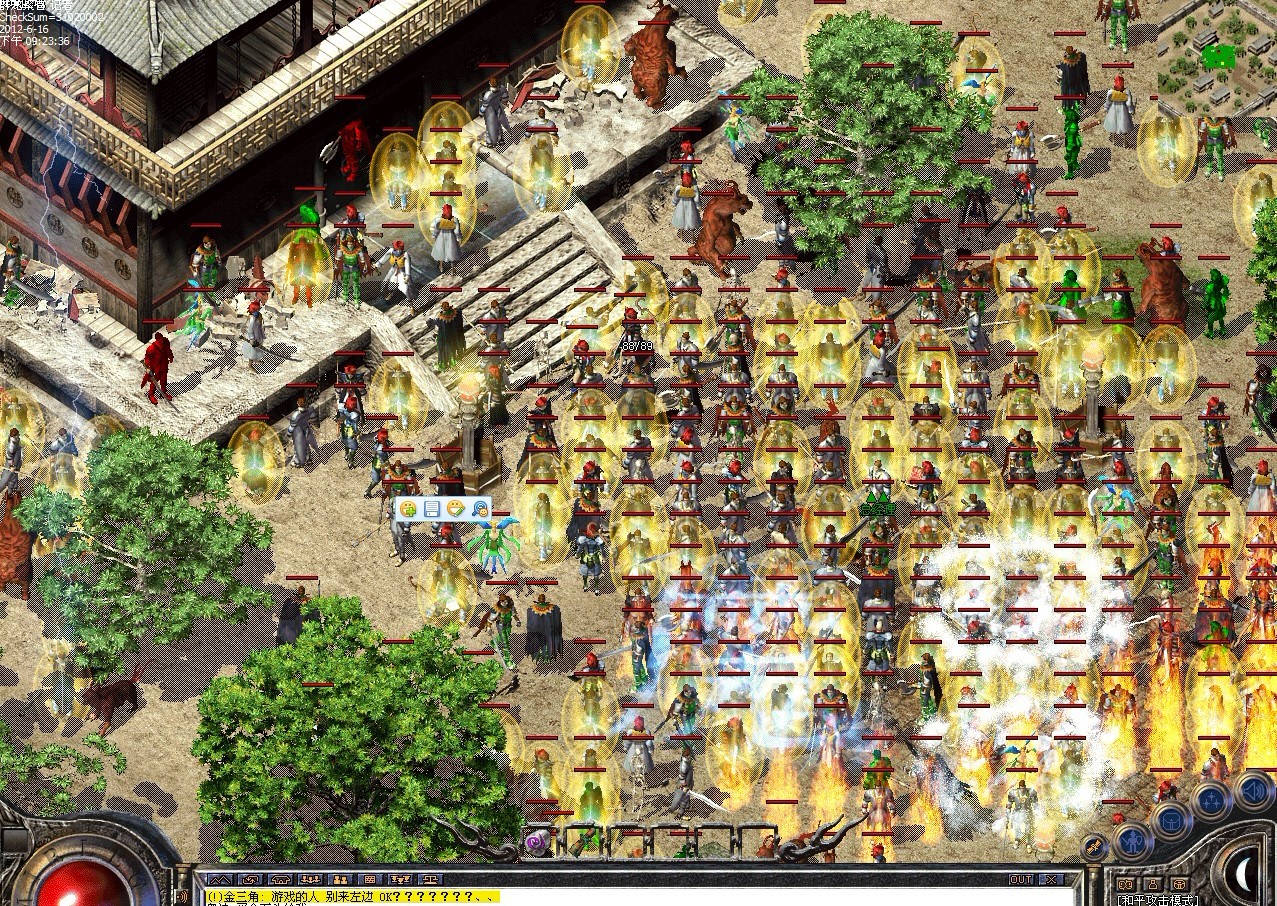Toggle the 和平攻击模式 attack mode label
Viewport: 1277px width, 906px height.
1159,899
